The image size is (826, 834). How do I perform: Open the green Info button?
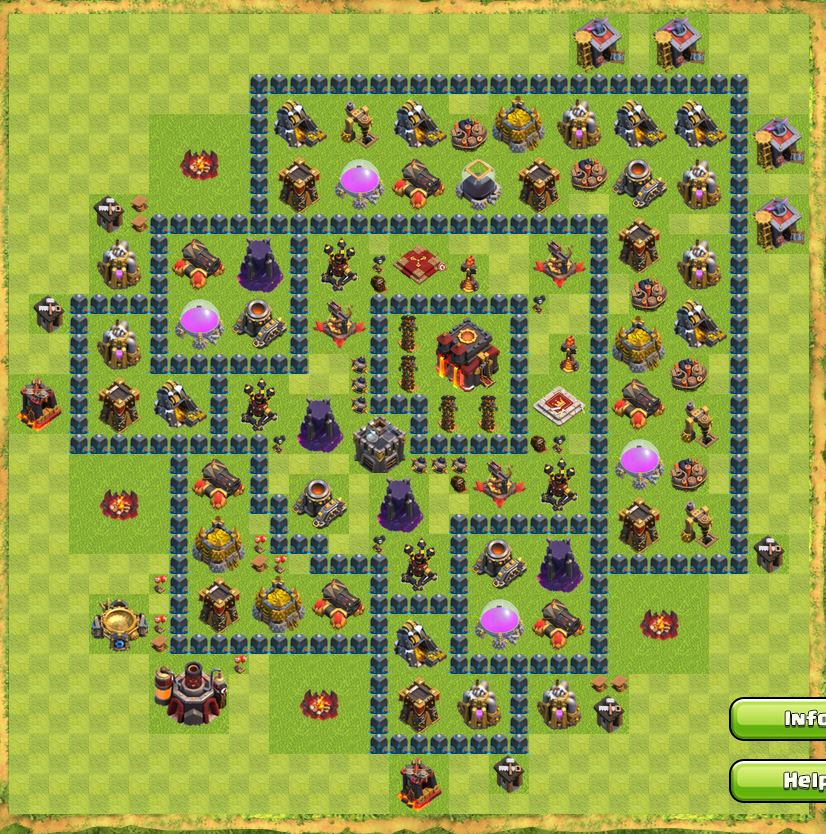pyautogui.click(x=782, y=718)
